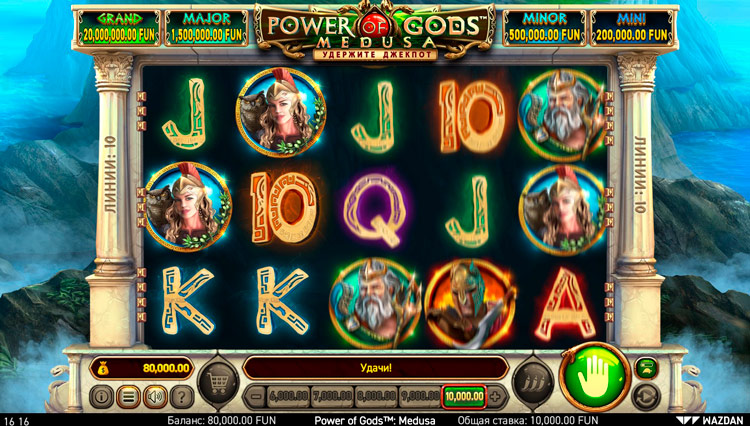Set the bet to 8,000.00

click(372, 396)
